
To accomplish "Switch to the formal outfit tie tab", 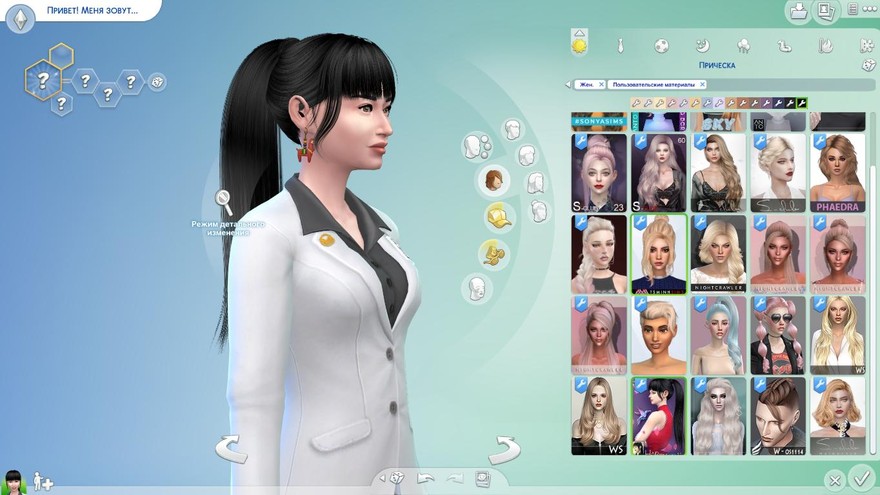I will click(620, 45).
